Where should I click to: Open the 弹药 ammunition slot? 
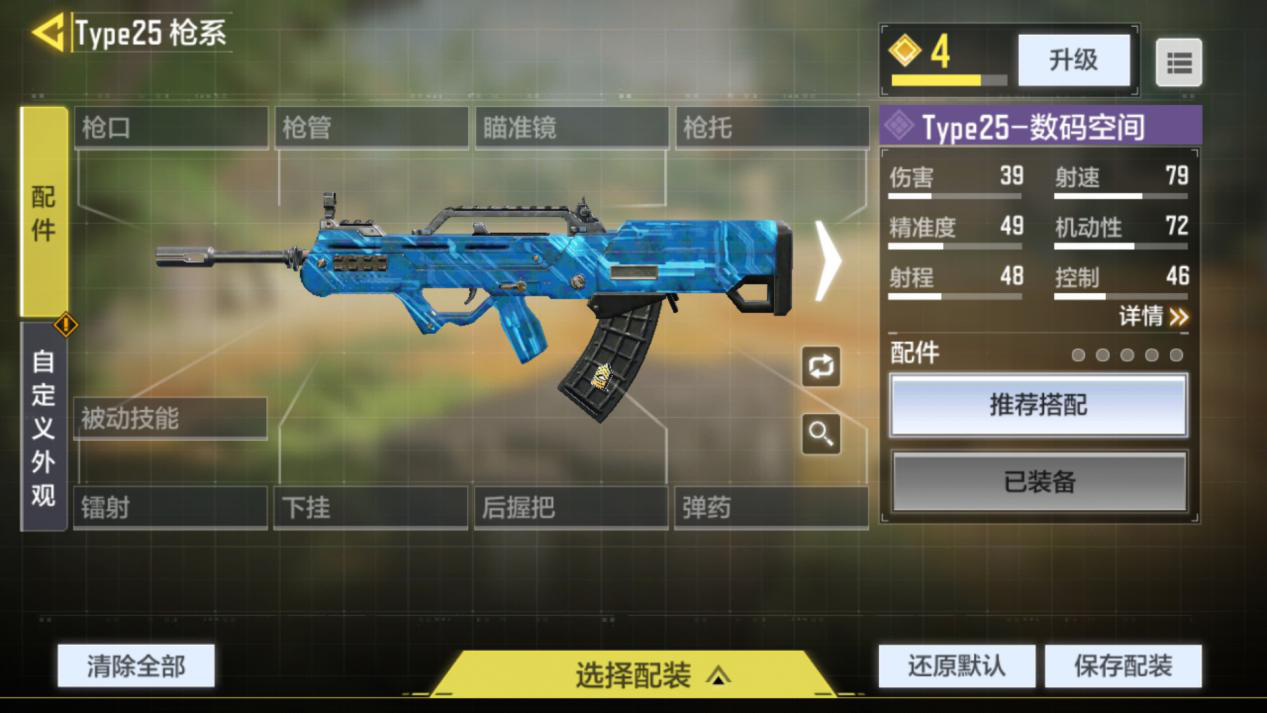pyautogui.click(x=770, y=508)
